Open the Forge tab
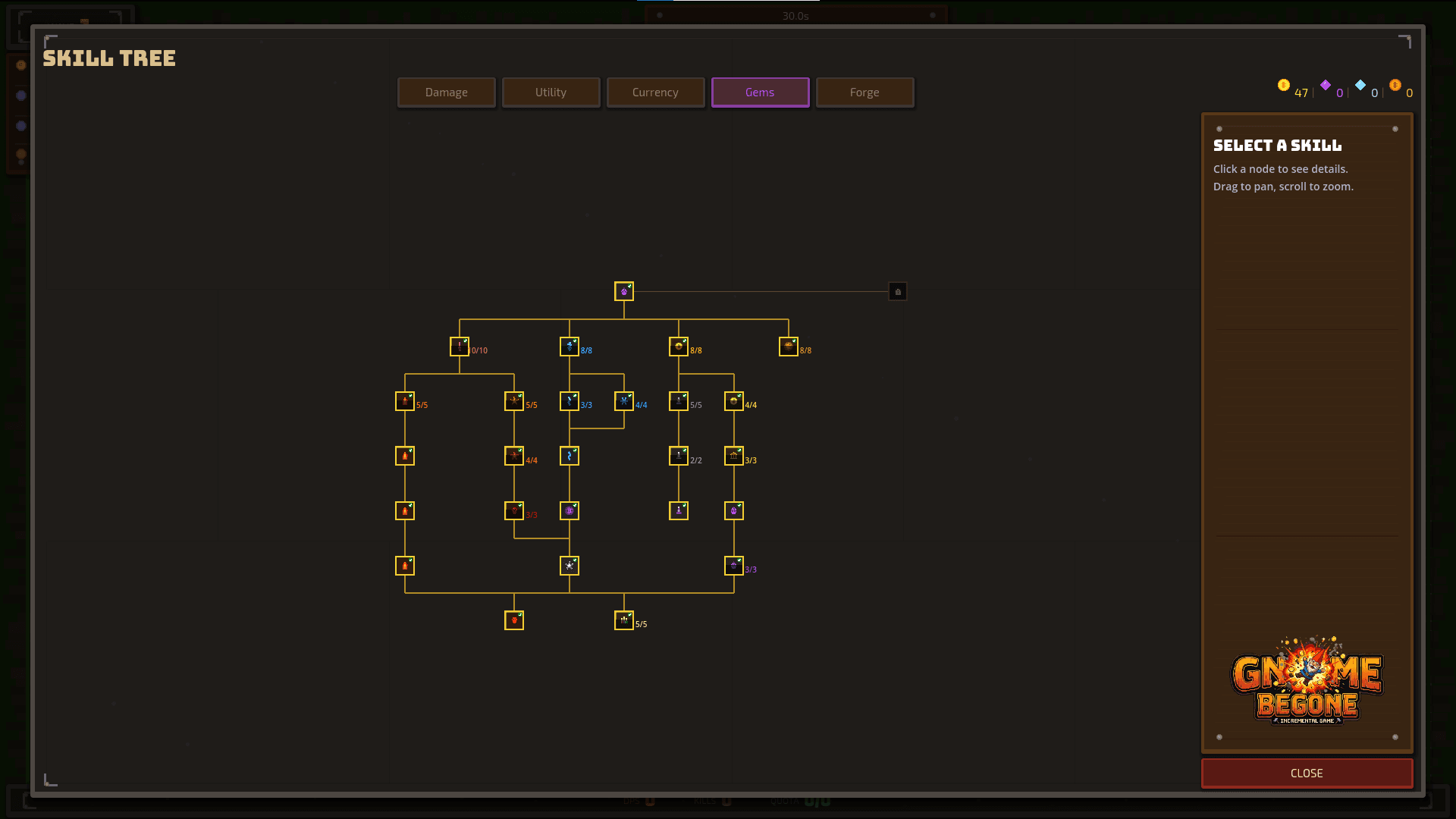The height and width of the screenshot is (819, 1456). (864, 92)
